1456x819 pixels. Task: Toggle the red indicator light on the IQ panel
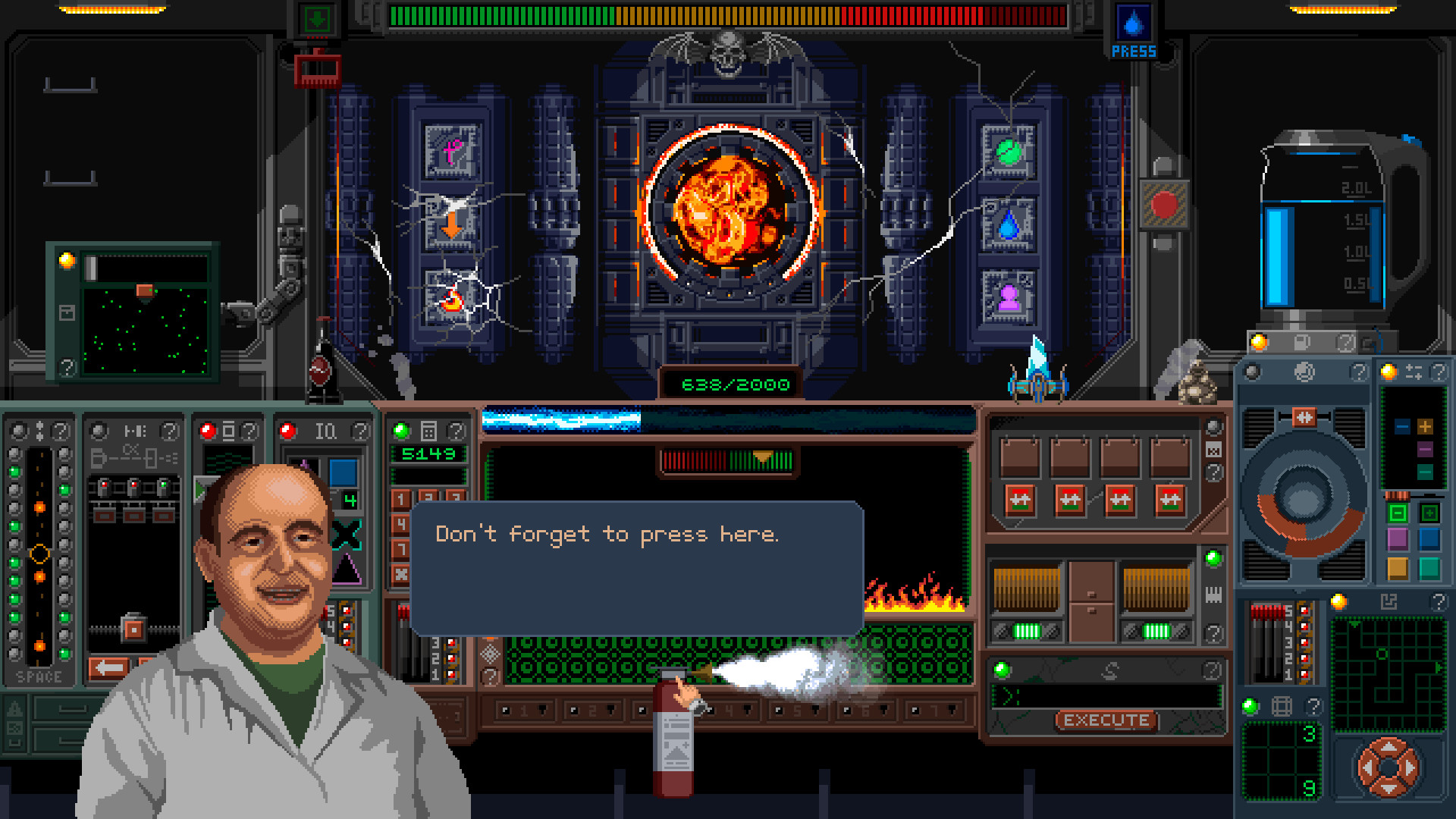[x=287, y=432]
